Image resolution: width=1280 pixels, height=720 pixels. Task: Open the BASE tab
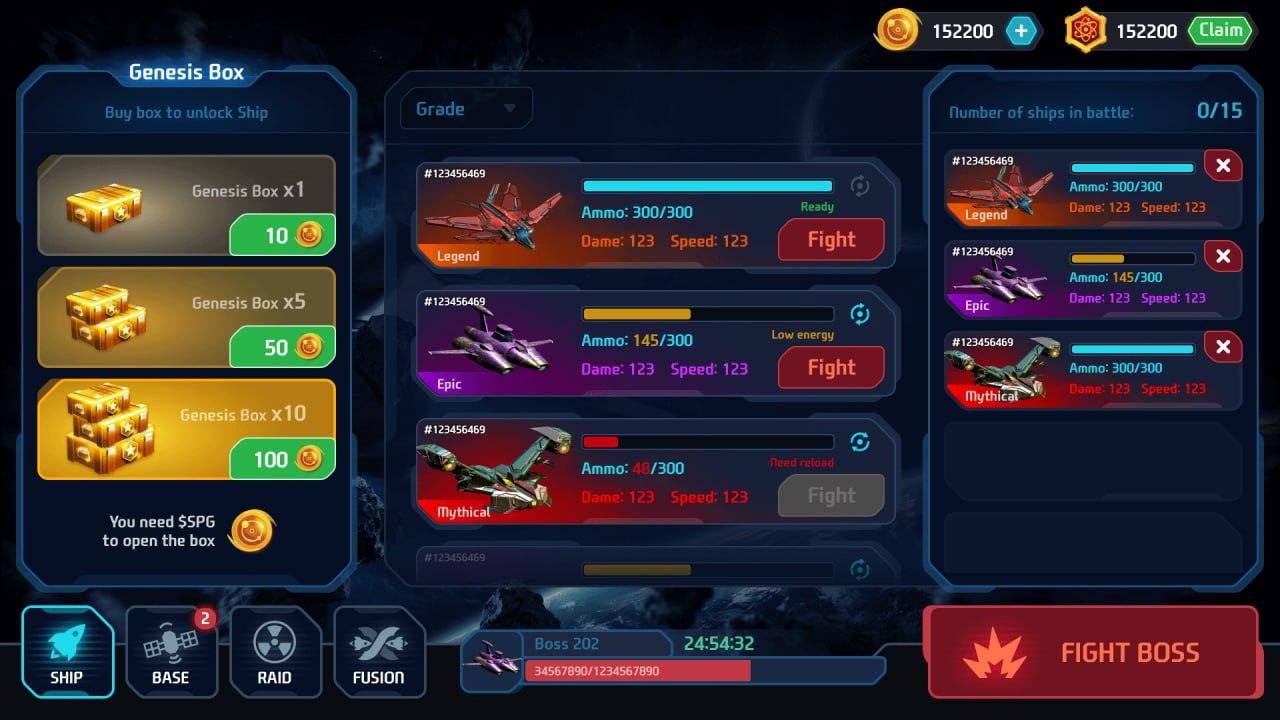pos(171,652)
